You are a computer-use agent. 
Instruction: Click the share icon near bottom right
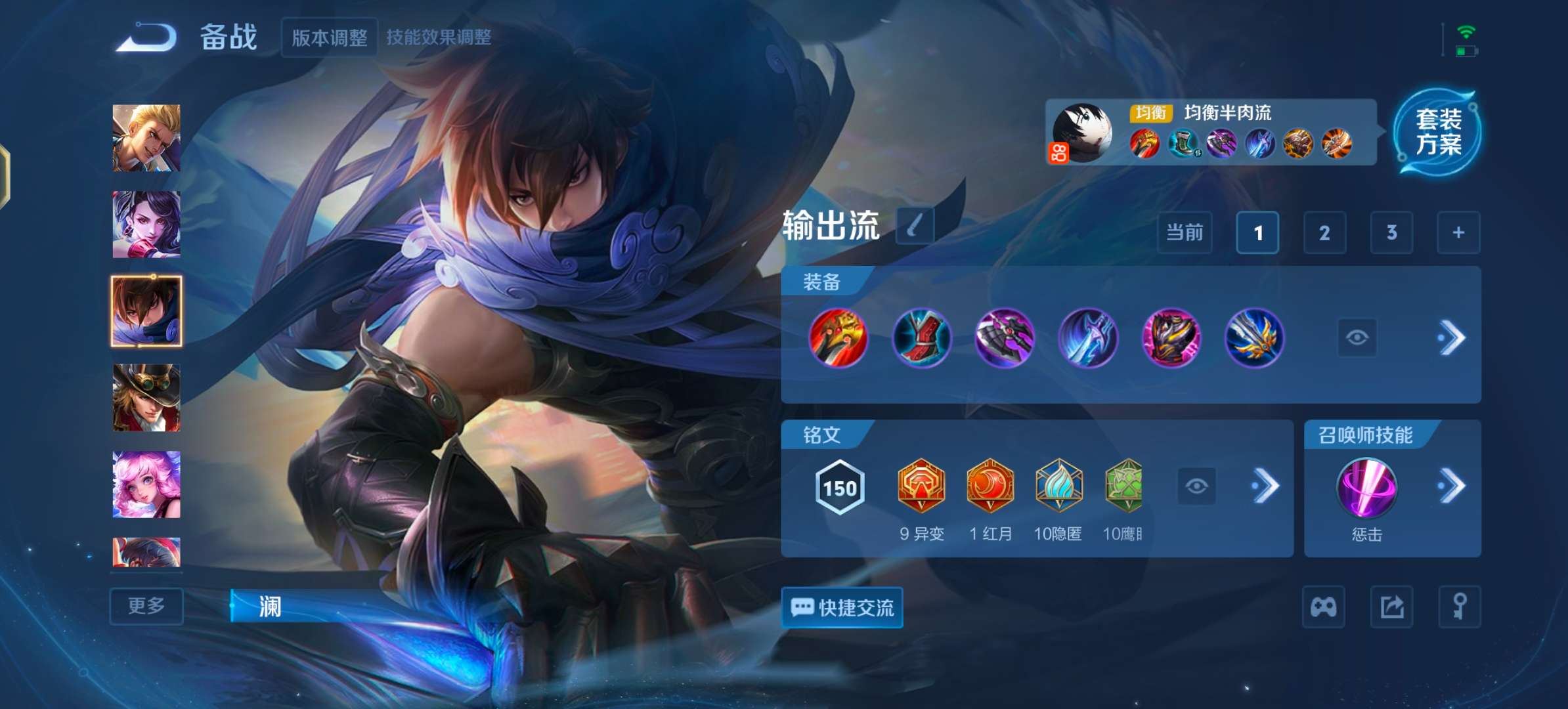[1391, 607]
